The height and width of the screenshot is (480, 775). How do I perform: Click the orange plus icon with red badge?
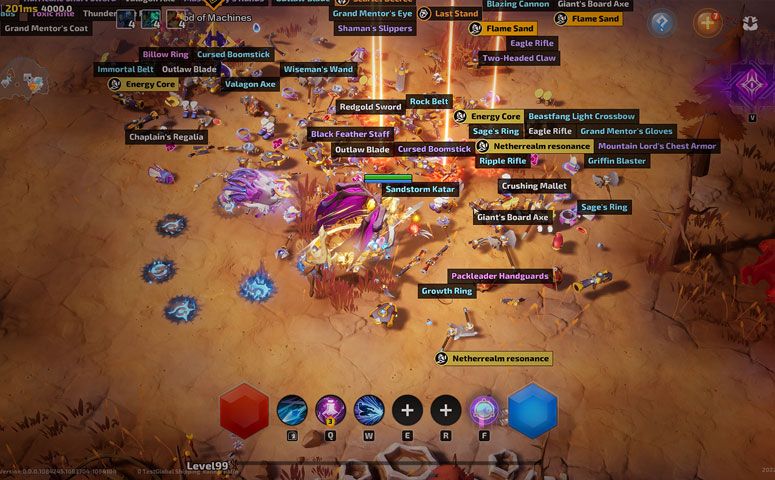pyautogui.click(x=707, y=22)
